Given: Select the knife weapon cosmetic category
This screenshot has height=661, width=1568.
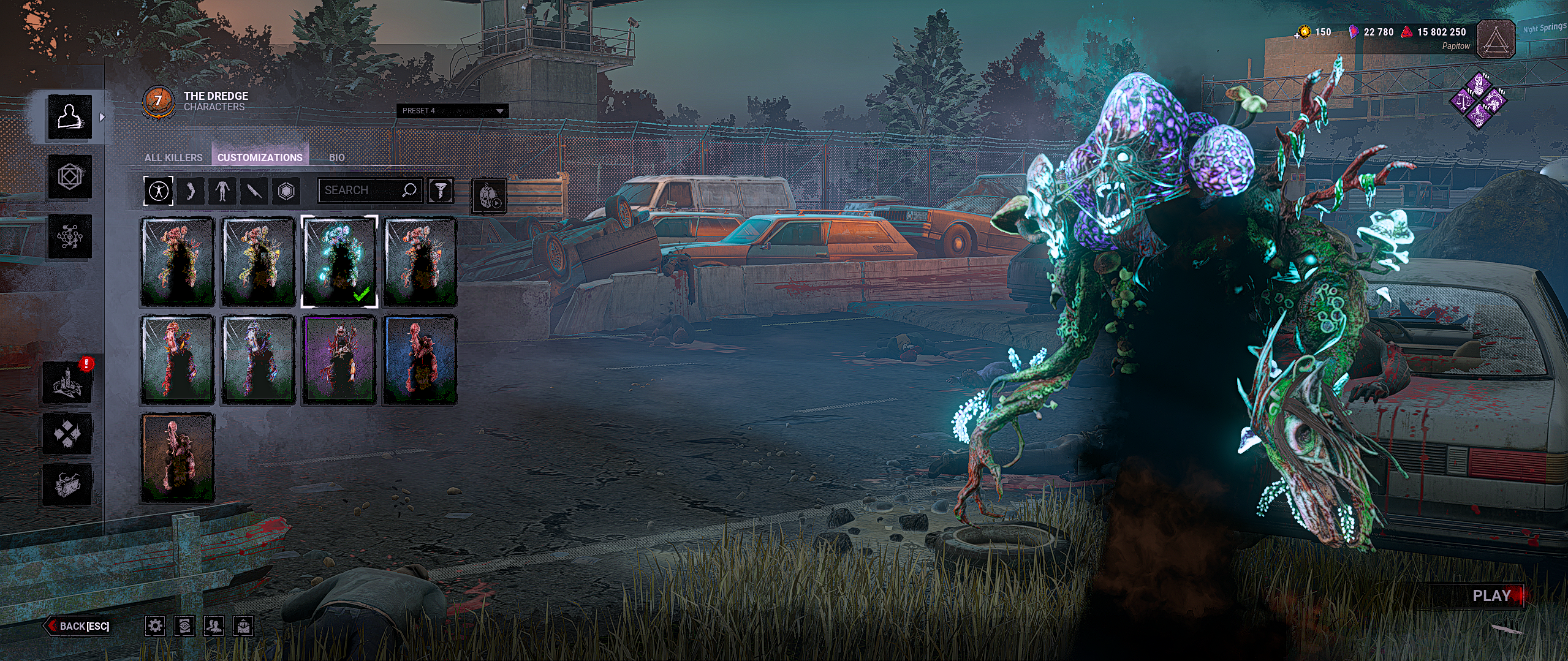Looking at the screenshot, I should click(x=254, y=191).
